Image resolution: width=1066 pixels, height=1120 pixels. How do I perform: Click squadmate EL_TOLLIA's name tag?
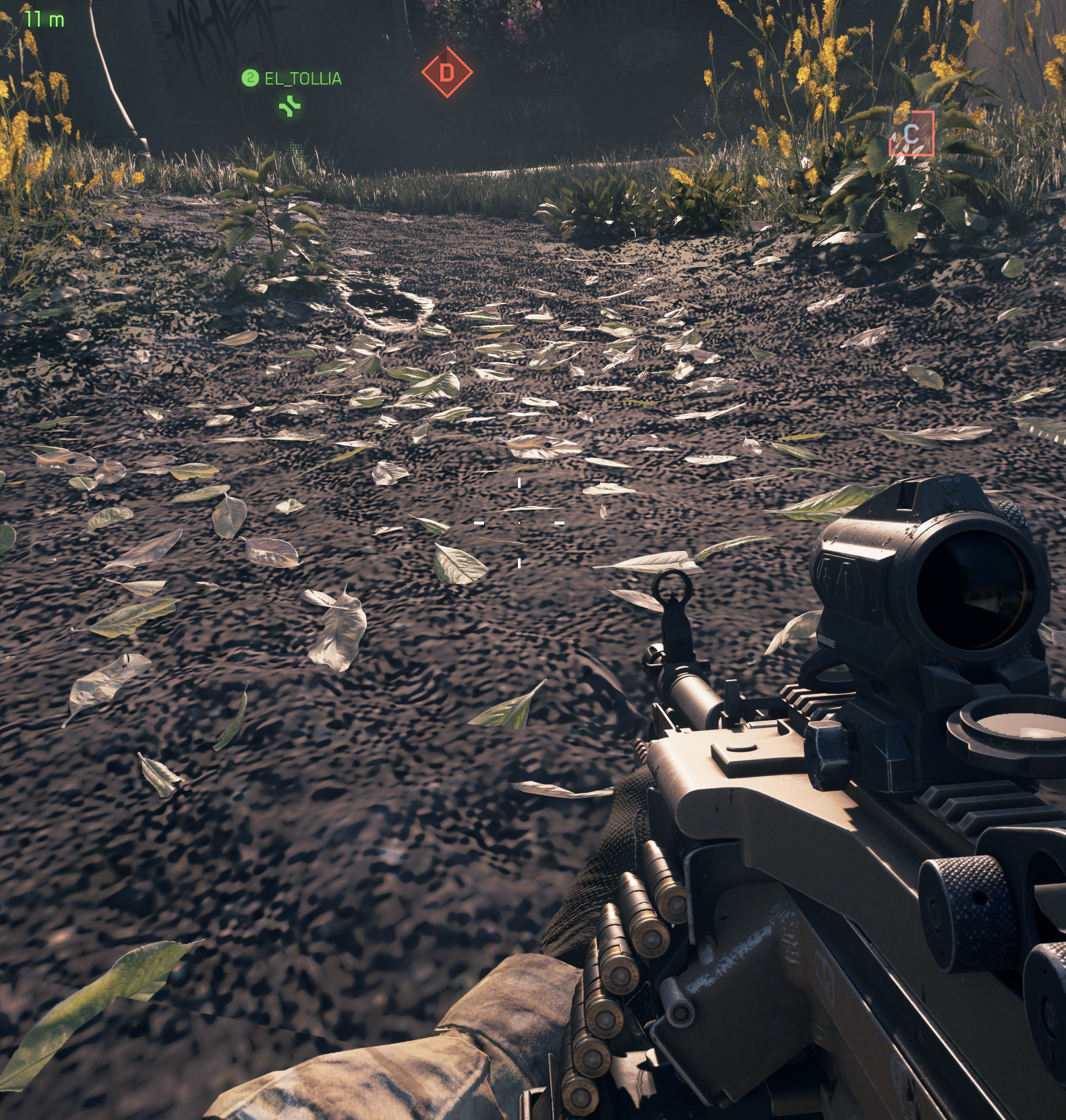pos(302,79)
